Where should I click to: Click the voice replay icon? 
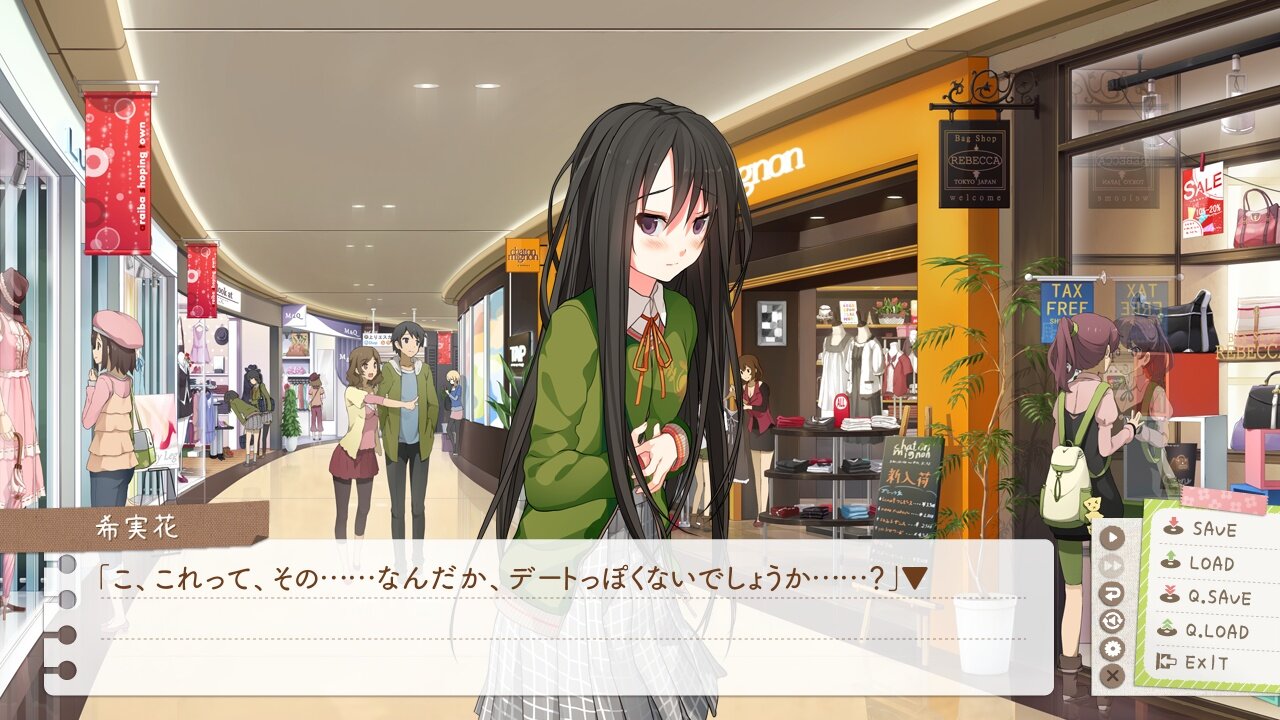pyautogui.click(x=1112, y=621)
